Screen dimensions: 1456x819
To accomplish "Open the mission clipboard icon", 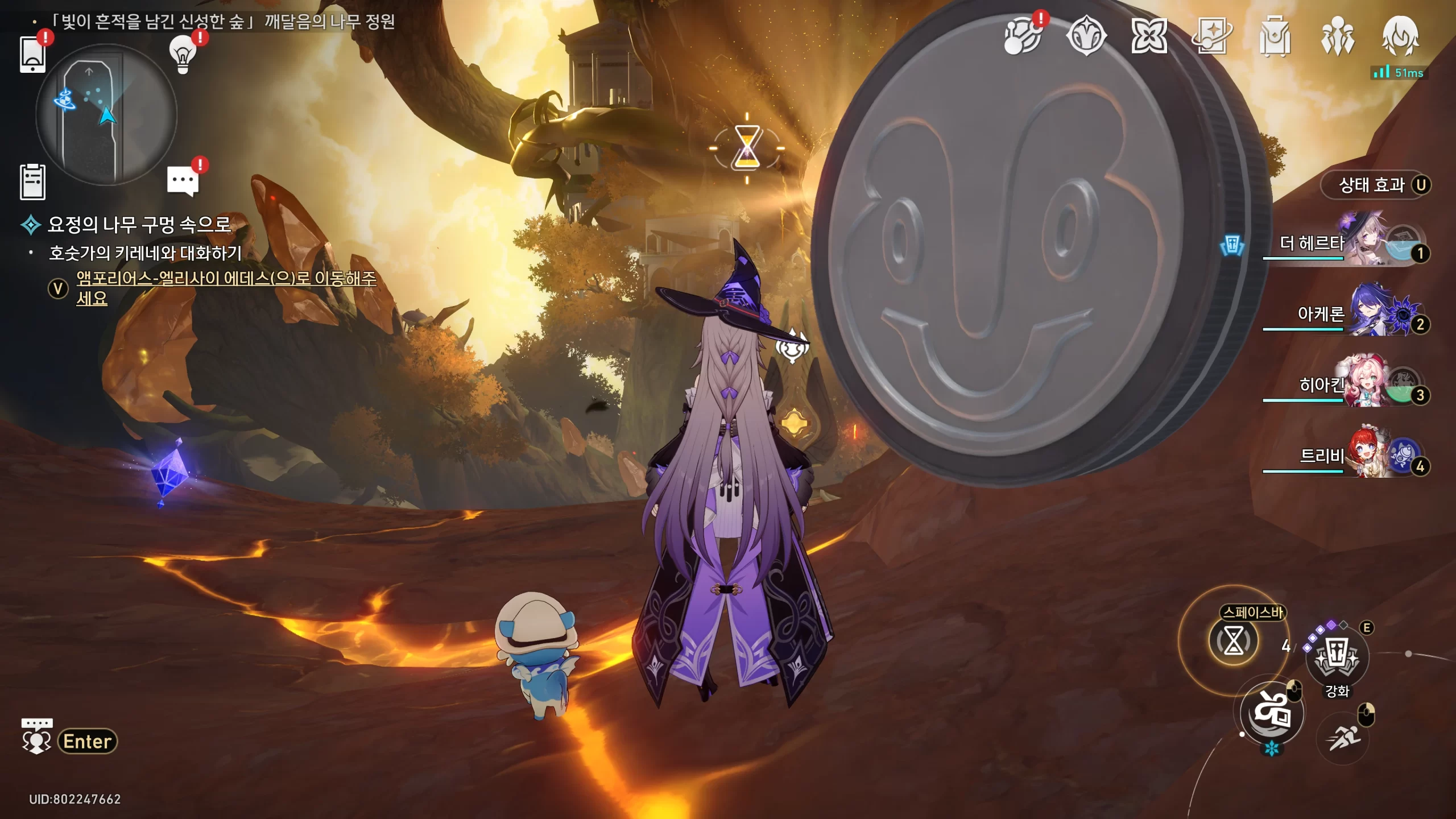I will tap(32, 182).
